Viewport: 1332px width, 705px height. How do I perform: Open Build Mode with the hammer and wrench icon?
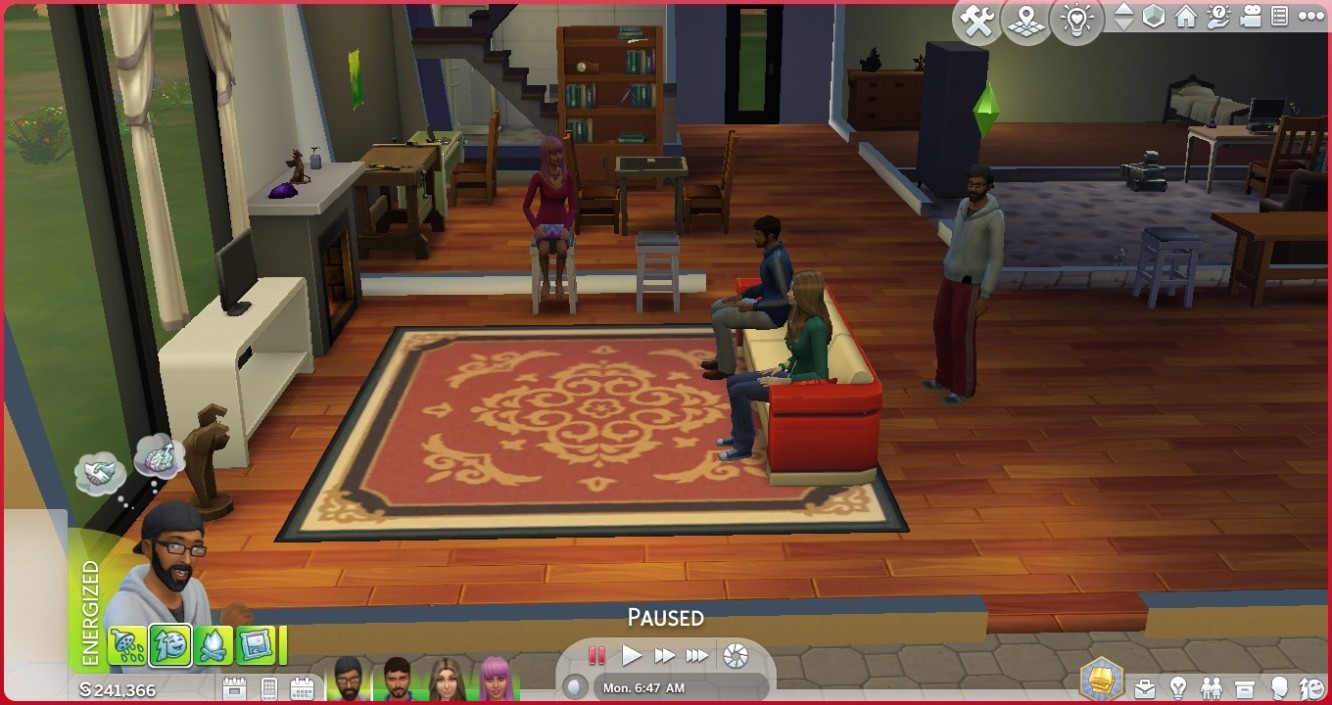(x=977, y=21)
